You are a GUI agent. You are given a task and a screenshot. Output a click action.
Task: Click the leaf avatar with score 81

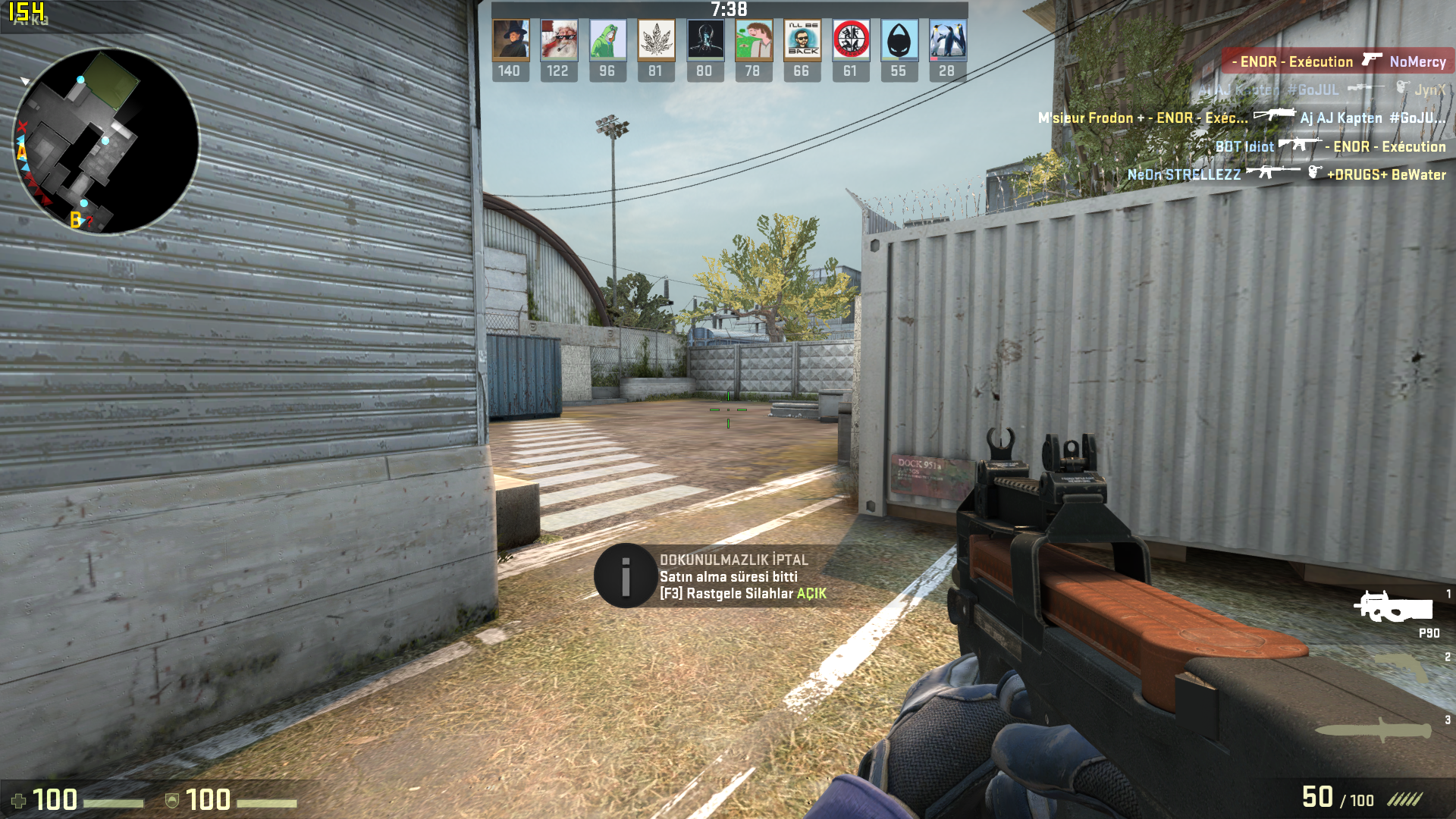pyautogui.click(x=656, y=40)
